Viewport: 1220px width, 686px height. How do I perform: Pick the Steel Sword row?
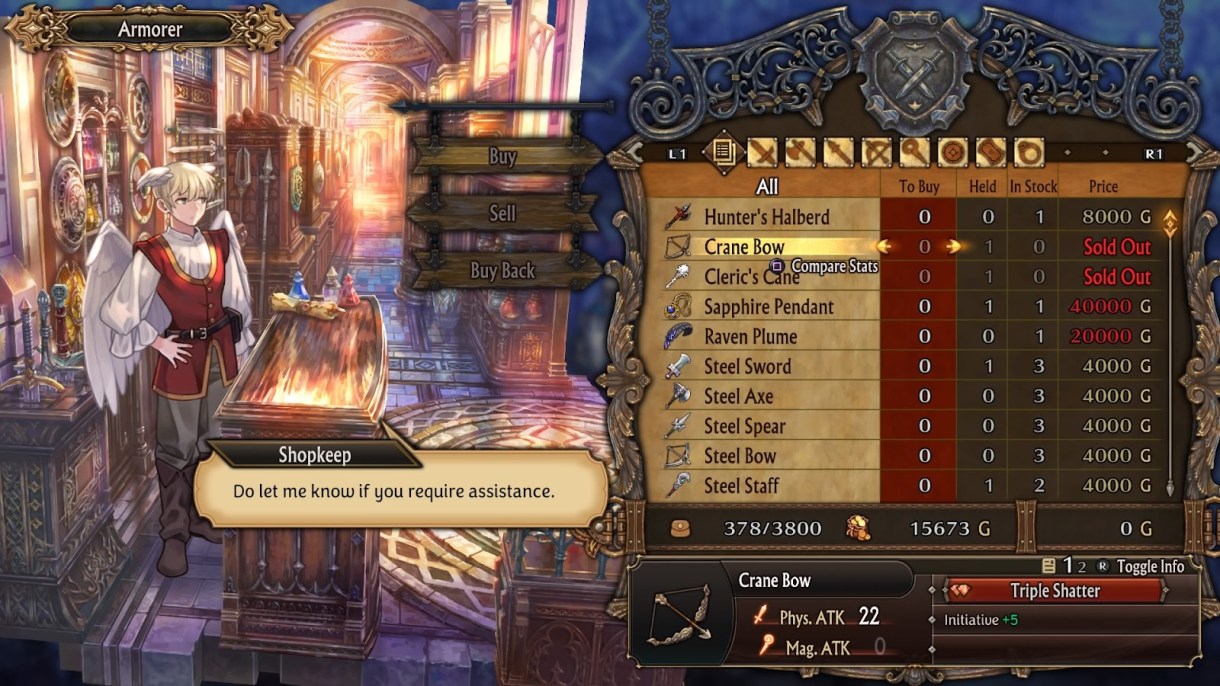(747, 367)
